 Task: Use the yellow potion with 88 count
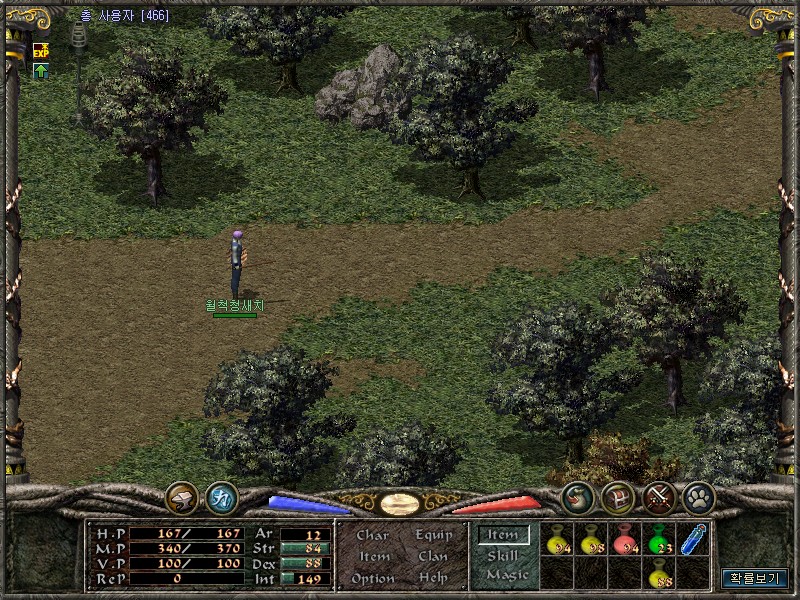659,574
